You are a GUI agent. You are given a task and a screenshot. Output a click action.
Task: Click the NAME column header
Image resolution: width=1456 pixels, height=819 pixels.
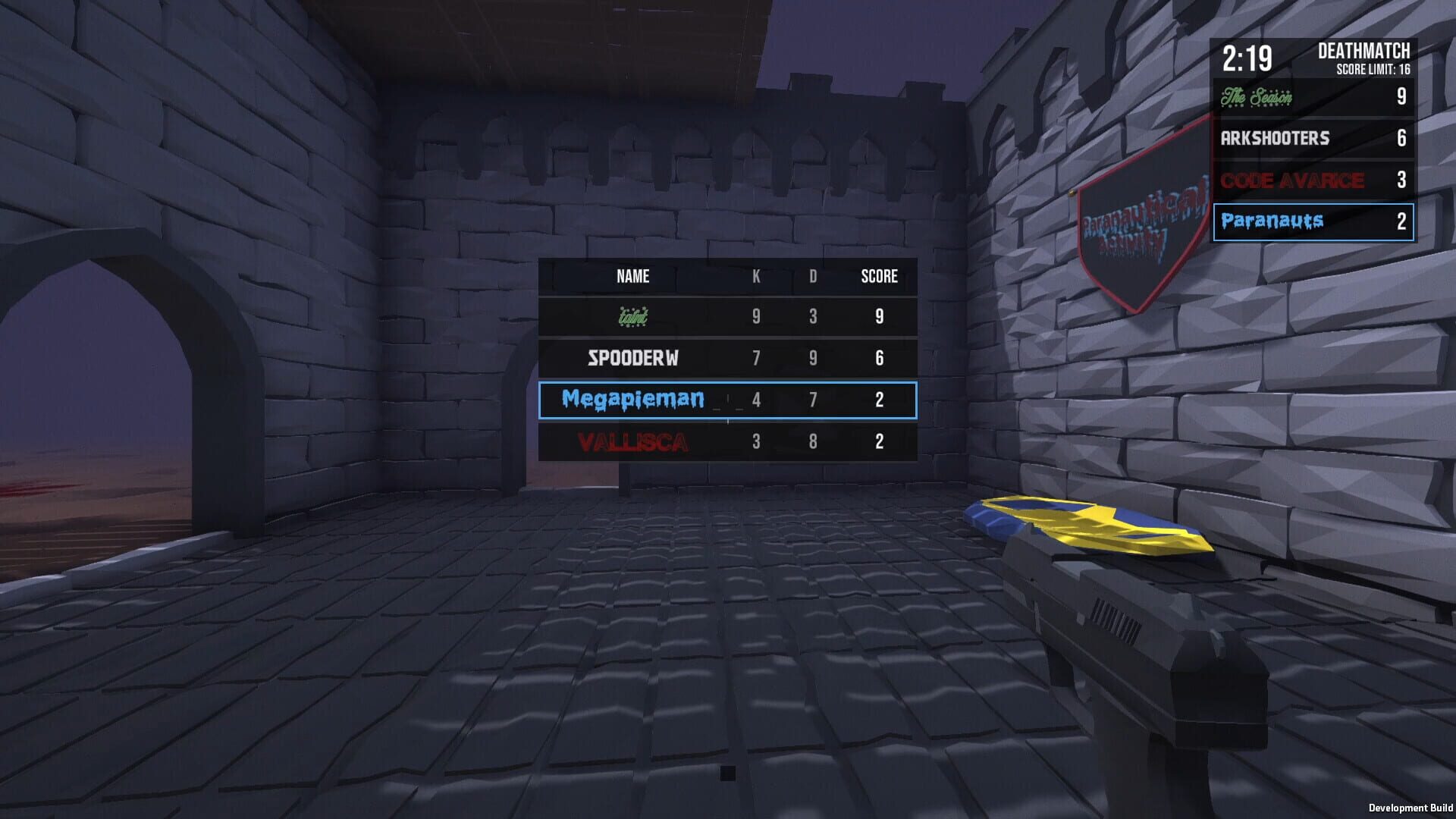pos(632,277)
